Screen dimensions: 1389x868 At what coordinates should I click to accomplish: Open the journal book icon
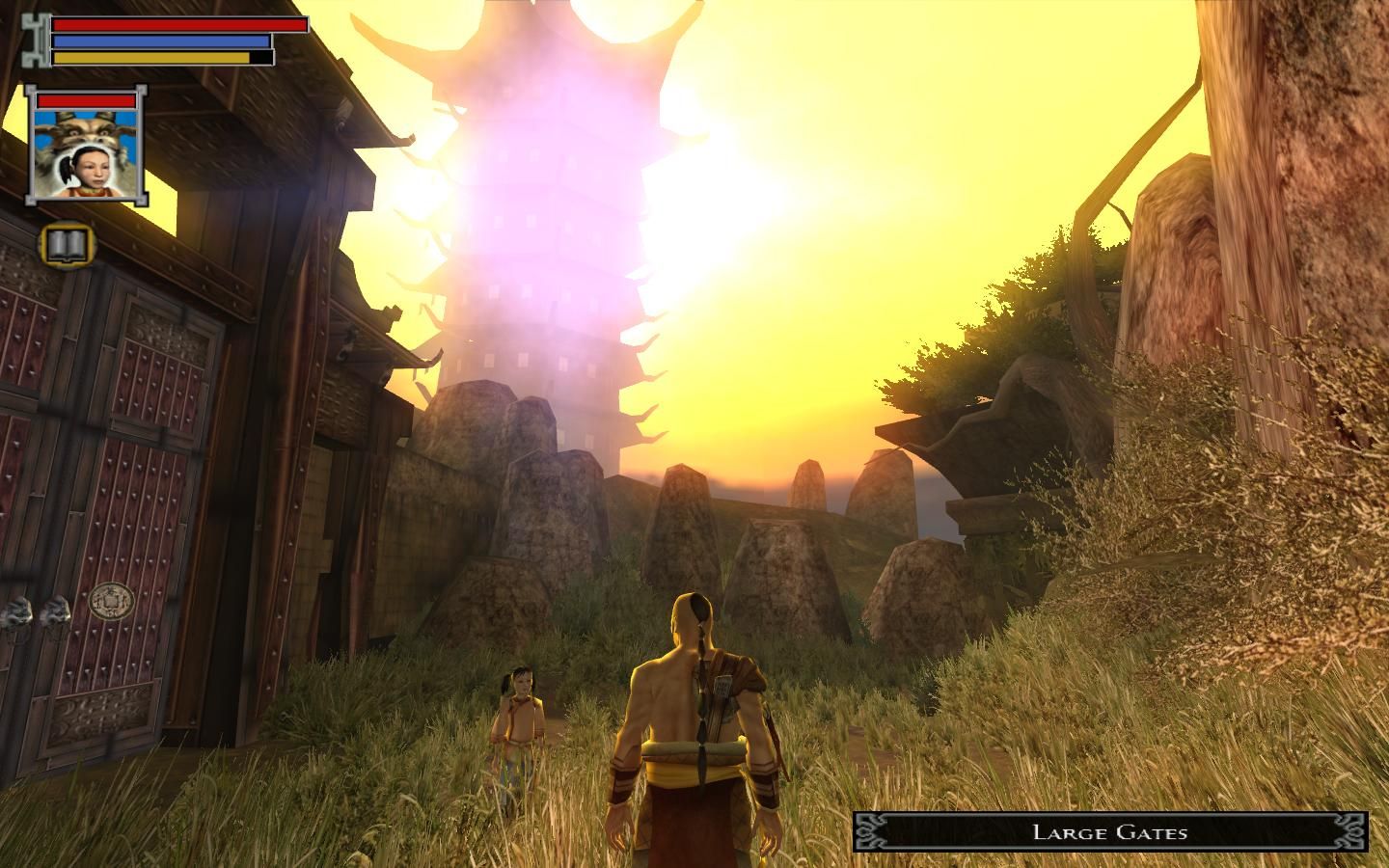pos(66,248)
